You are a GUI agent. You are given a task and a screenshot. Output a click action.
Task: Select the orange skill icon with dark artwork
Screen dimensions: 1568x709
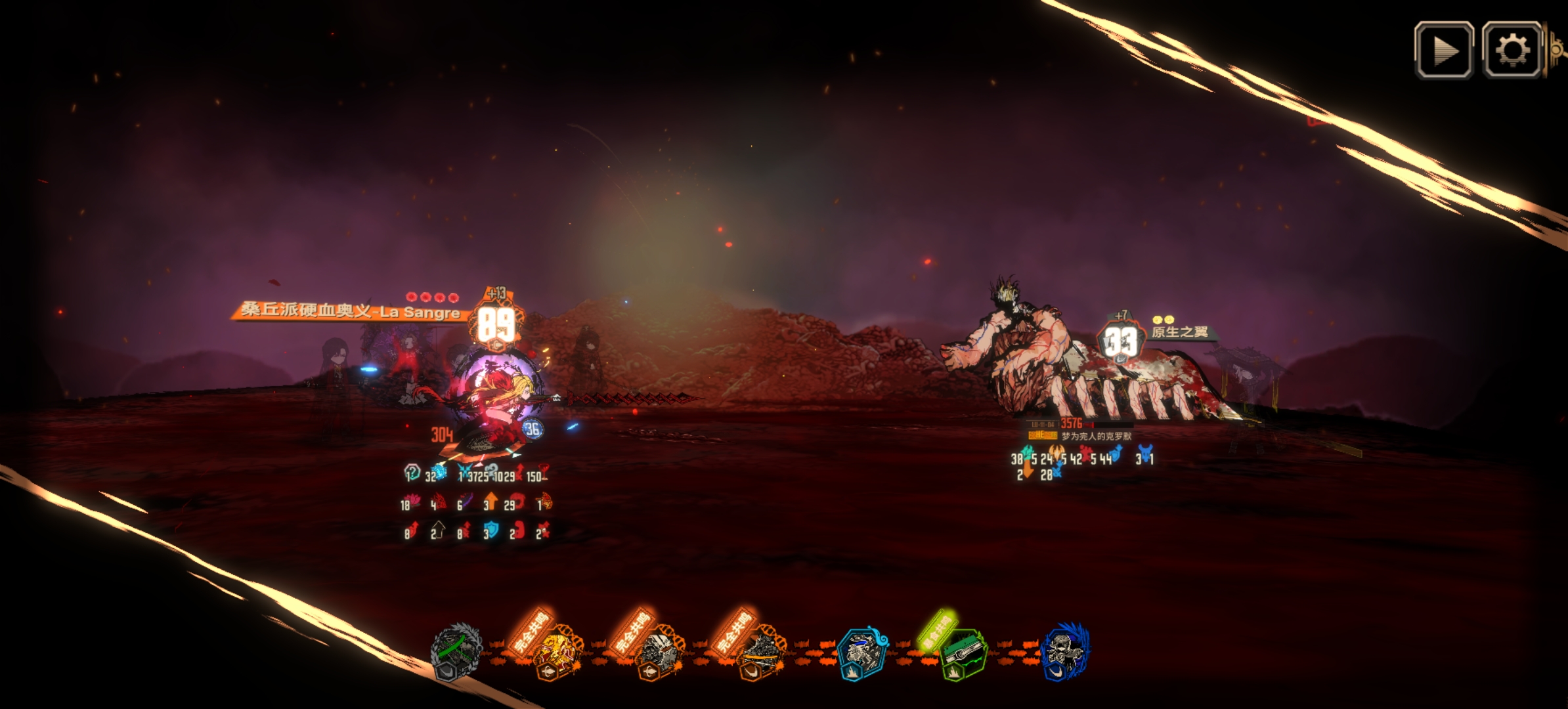760,653
